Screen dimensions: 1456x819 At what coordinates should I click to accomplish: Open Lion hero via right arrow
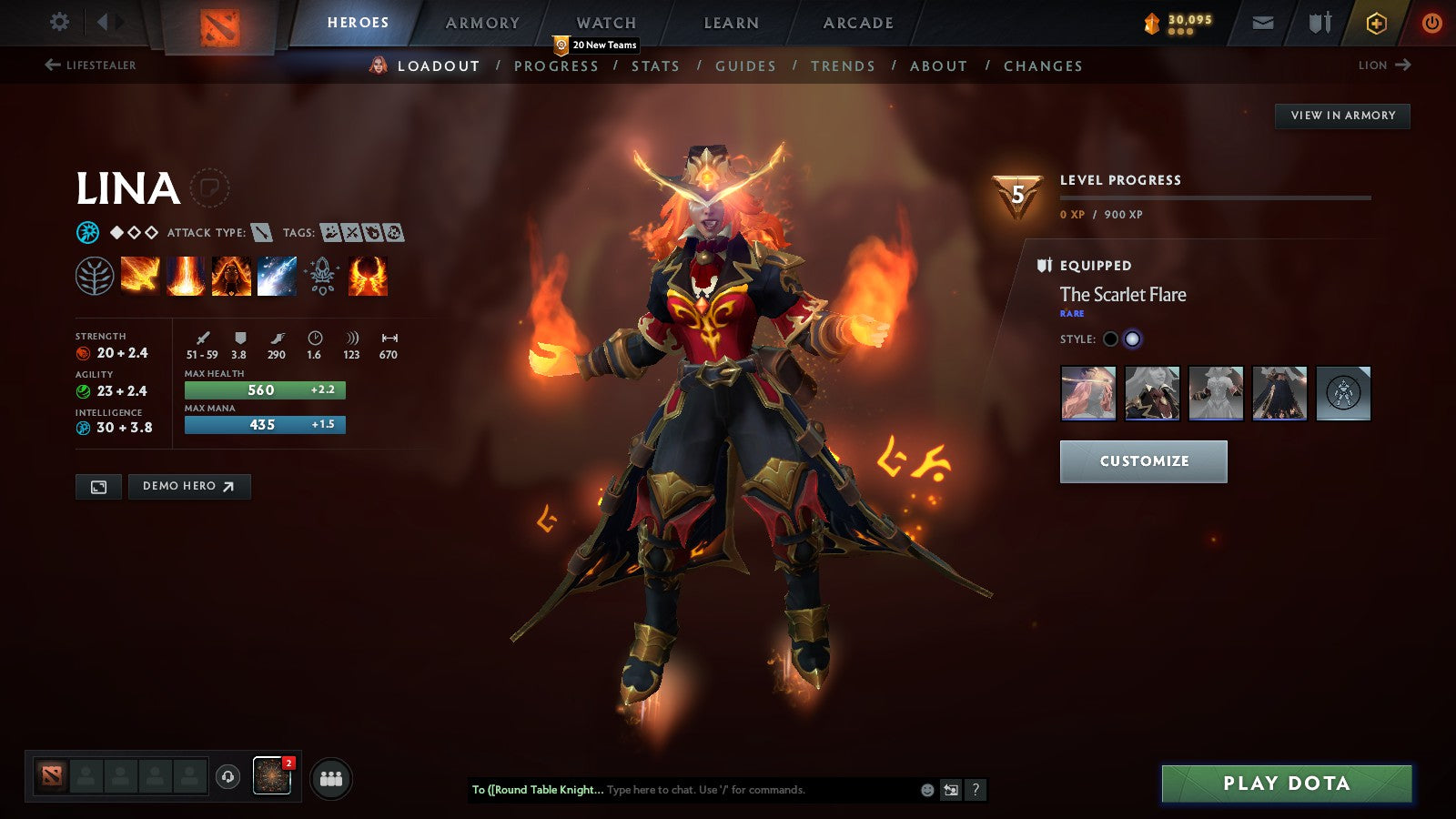pos(1384,66)
